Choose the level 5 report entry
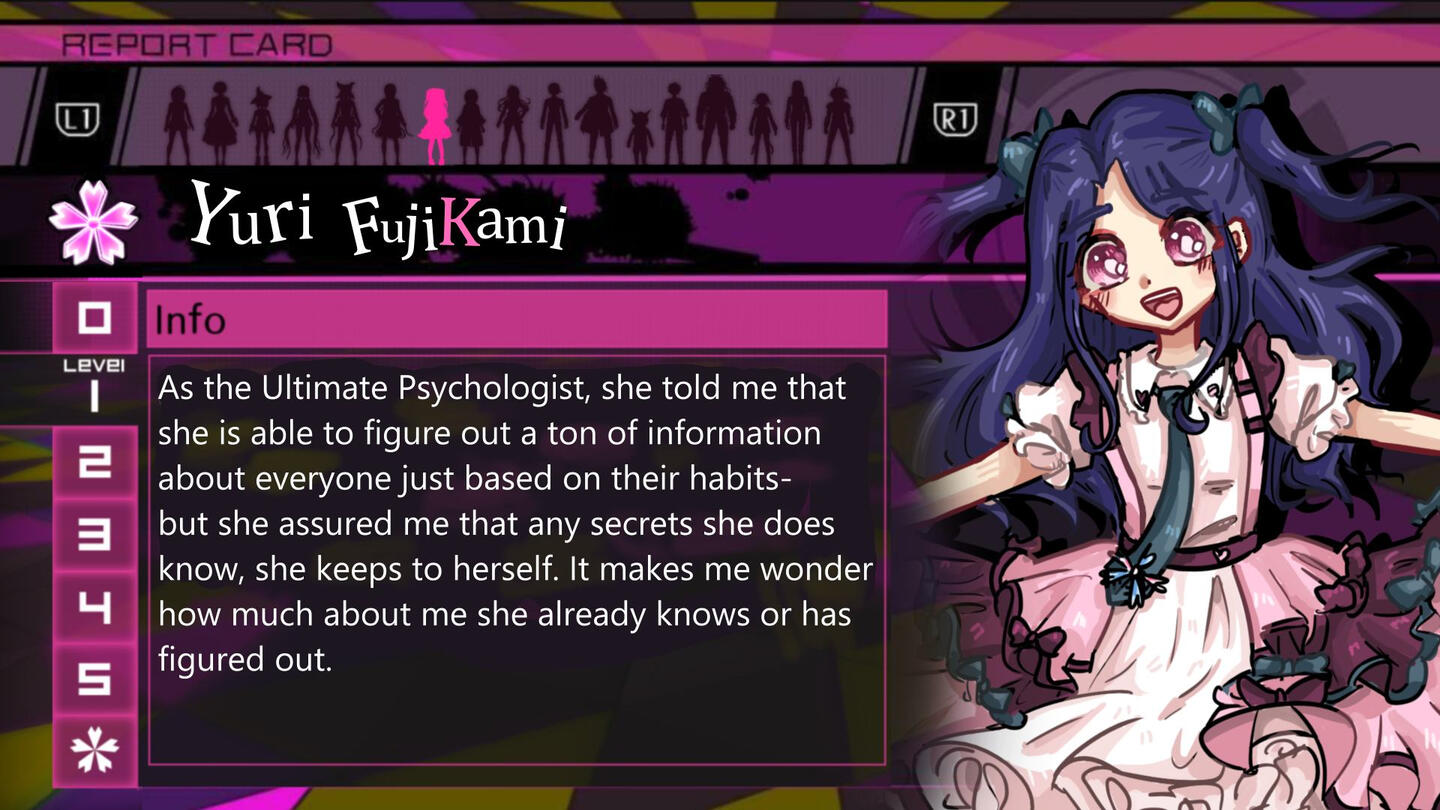Screen dimensions: 1440x810 [x=94, y=680]
